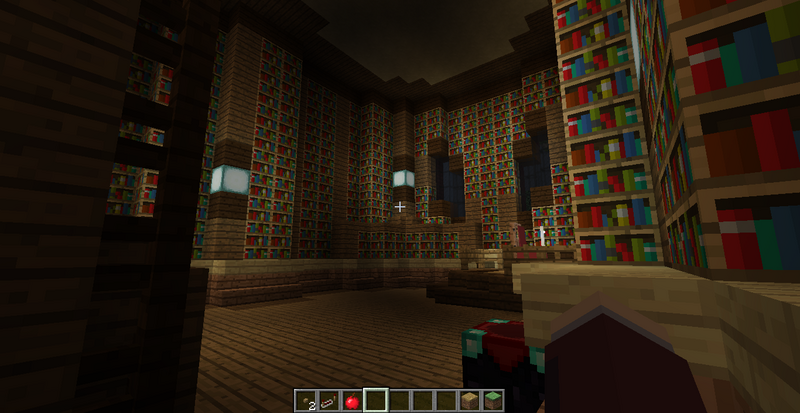Screen dimensions: 800x413
Task: Pick the grass block hotbar slot
Action: point(492,400)
